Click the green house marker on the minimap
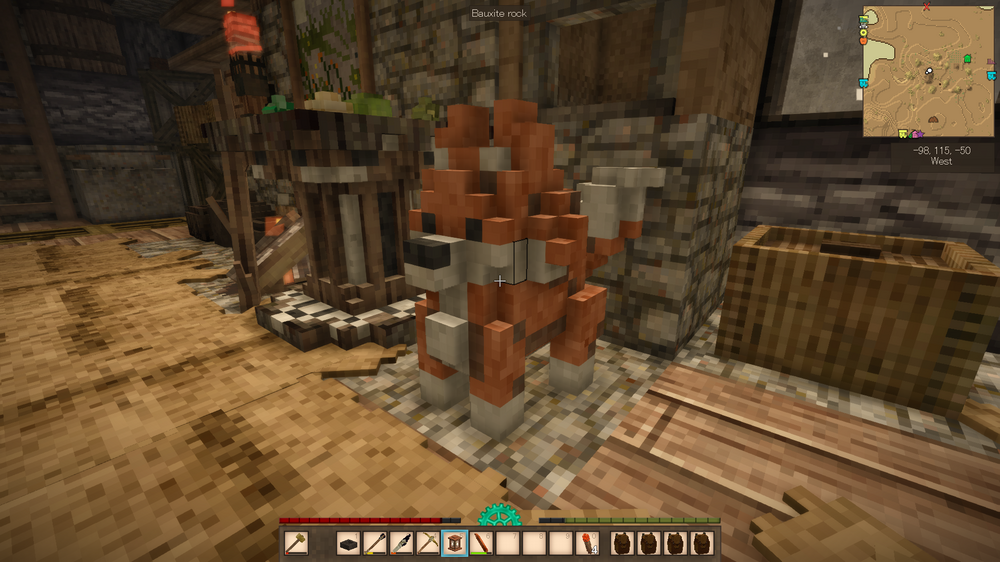The image size is (1000, 562). [x=968, y=59]
